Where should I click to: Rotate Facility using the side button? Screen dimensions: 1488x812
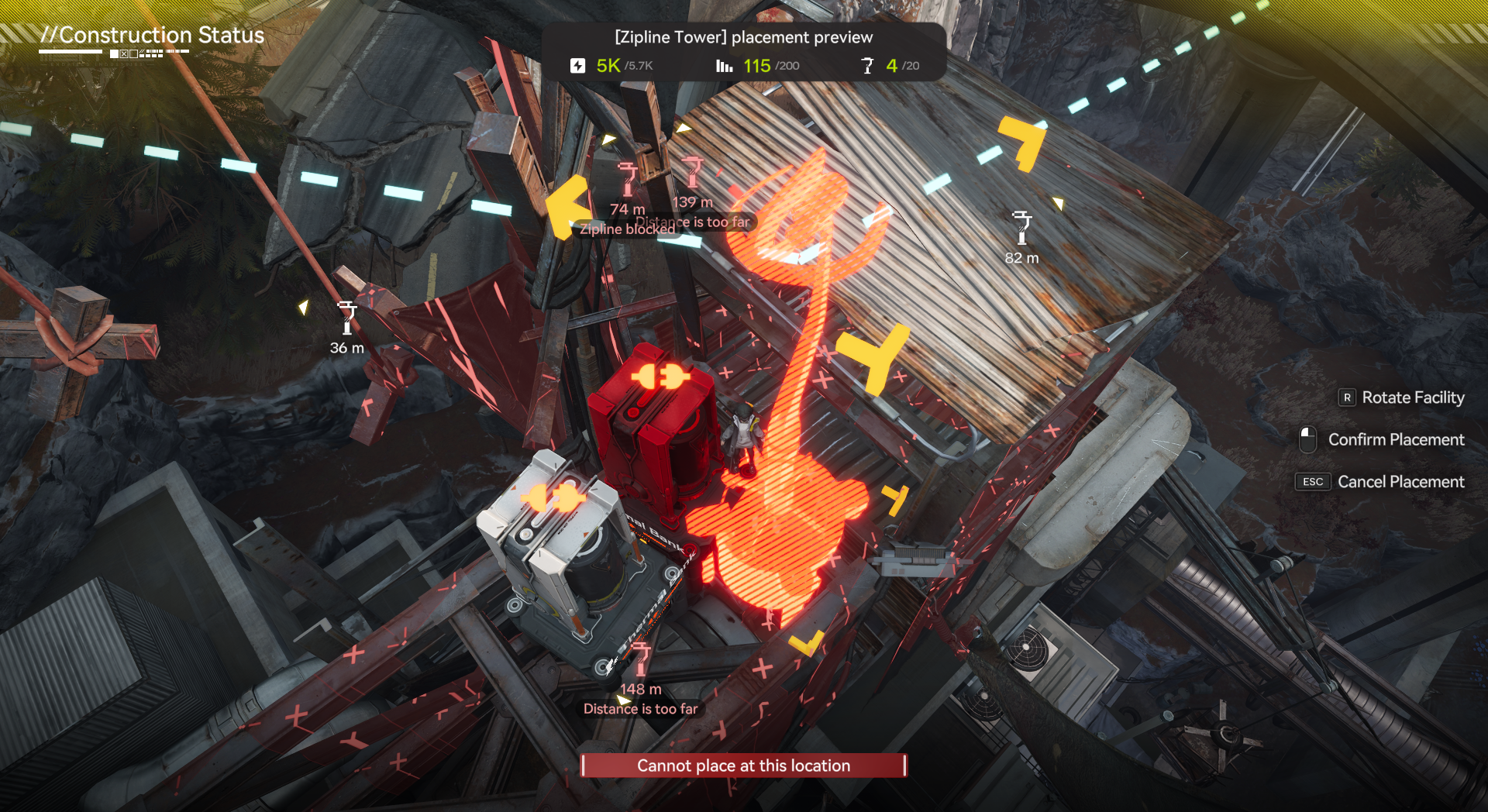(x=1401, y=397)
